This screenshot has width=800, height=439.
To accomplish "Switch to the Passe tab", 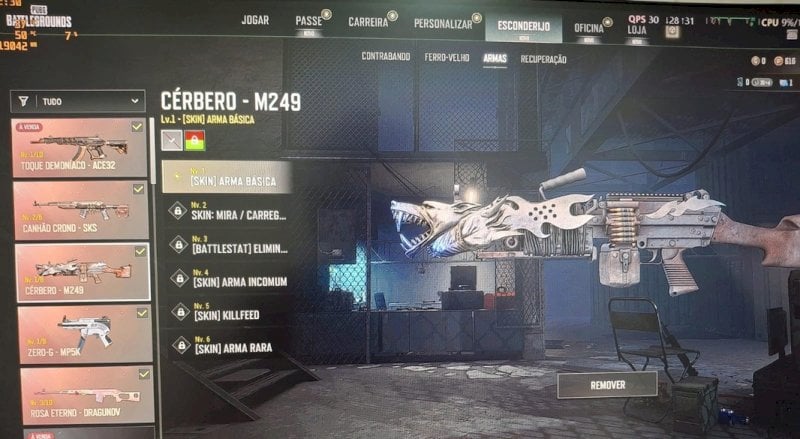I will click(x=308, y=22).
